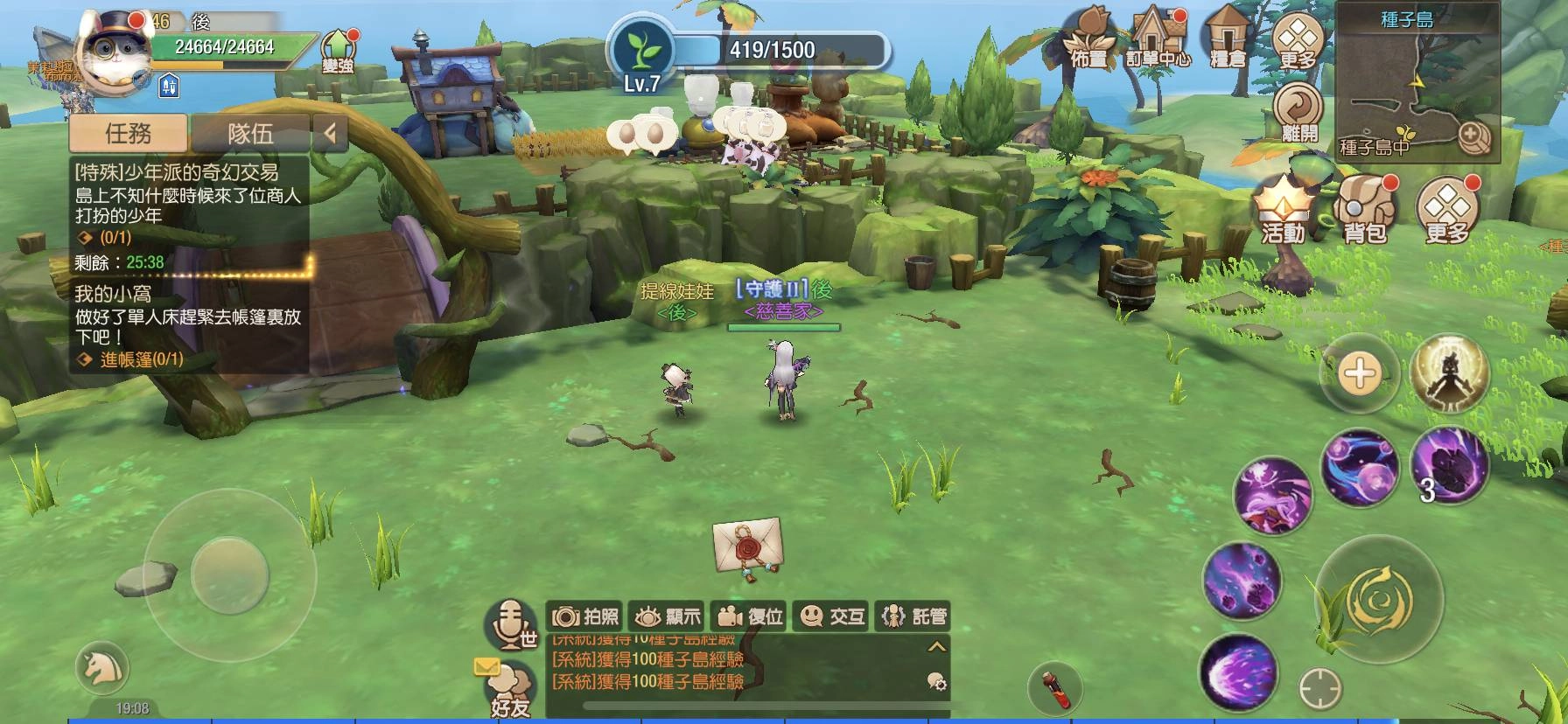
Task: Enable 託管 auto-play
Action: click(x=913, y=616)
